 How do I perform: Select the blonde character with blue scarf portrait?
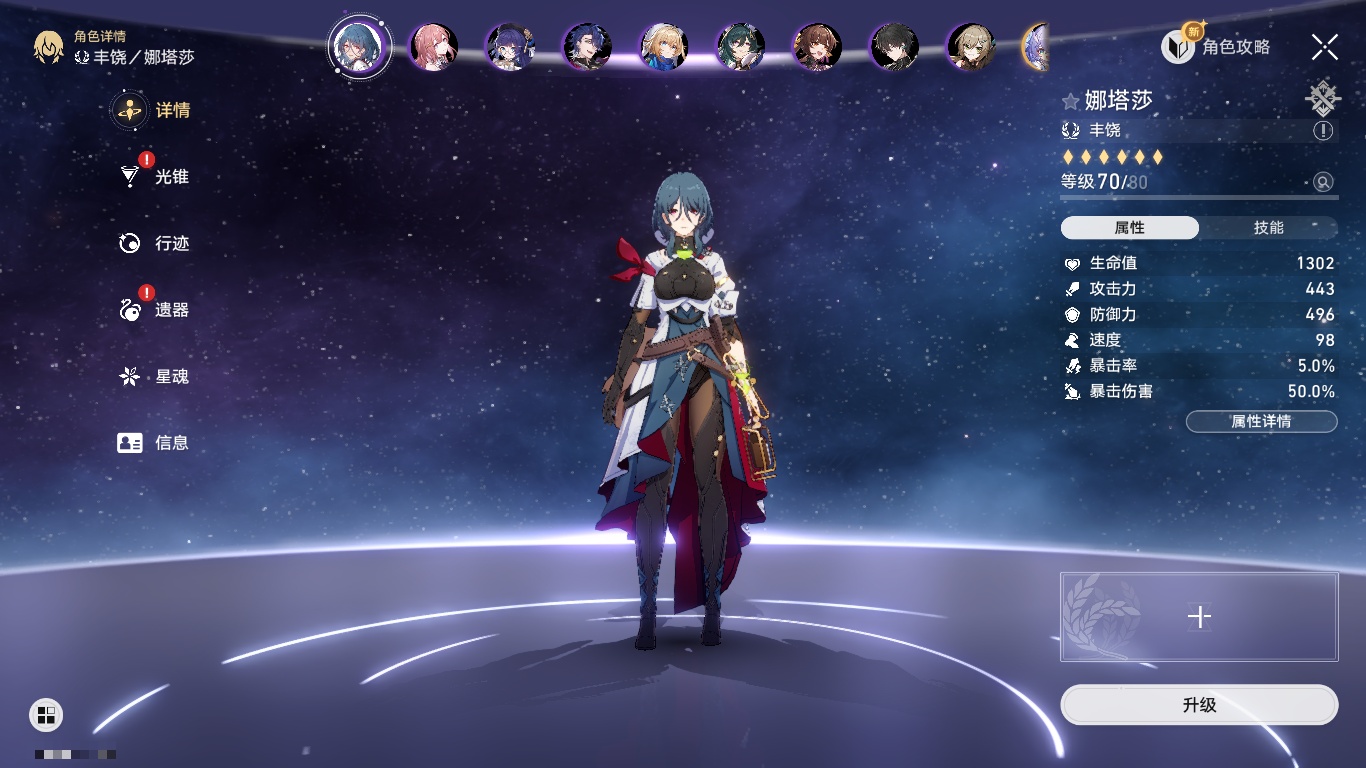pyautogui.click(x=664, y=46)
